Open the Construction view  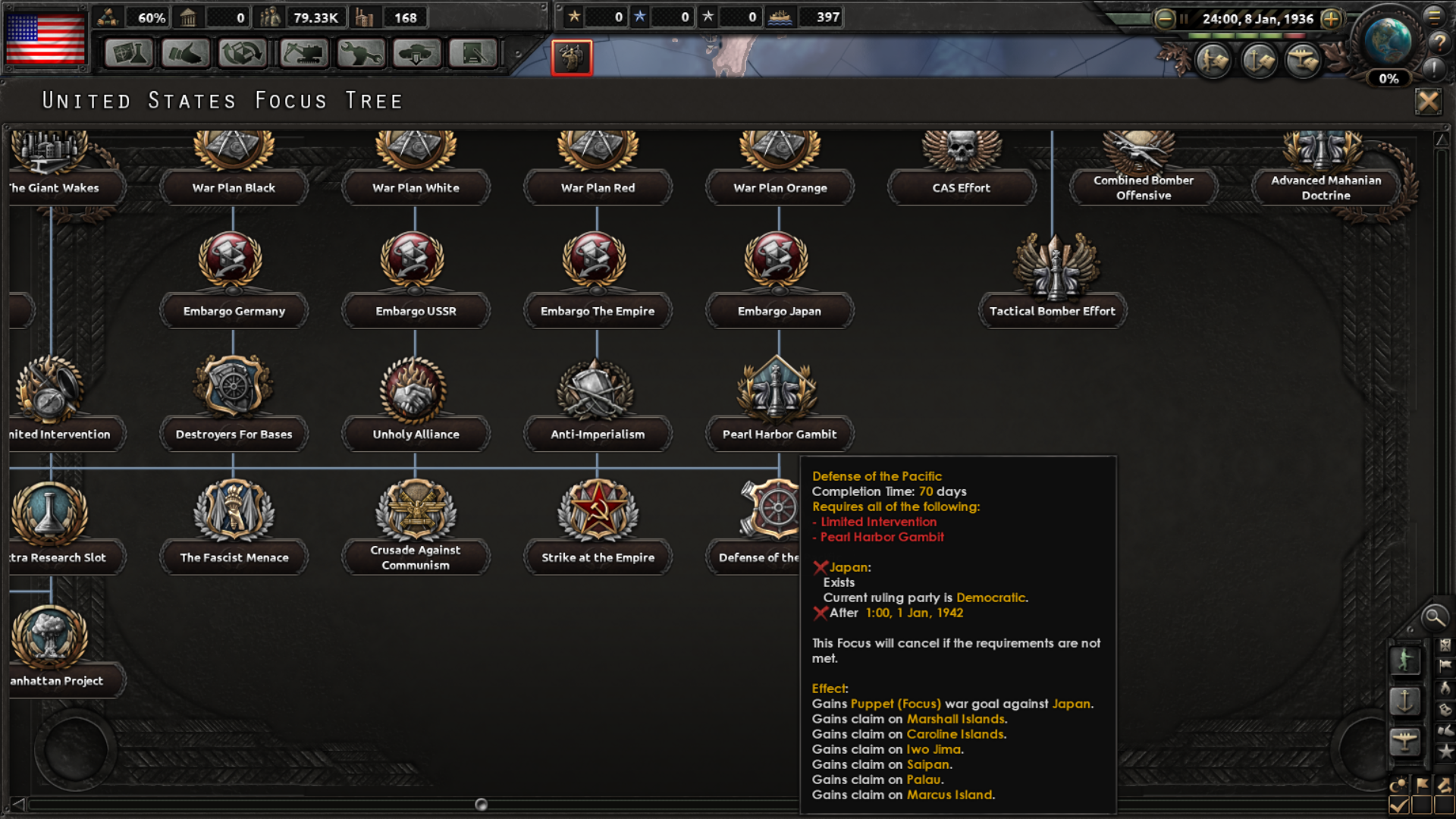point(301,54)
